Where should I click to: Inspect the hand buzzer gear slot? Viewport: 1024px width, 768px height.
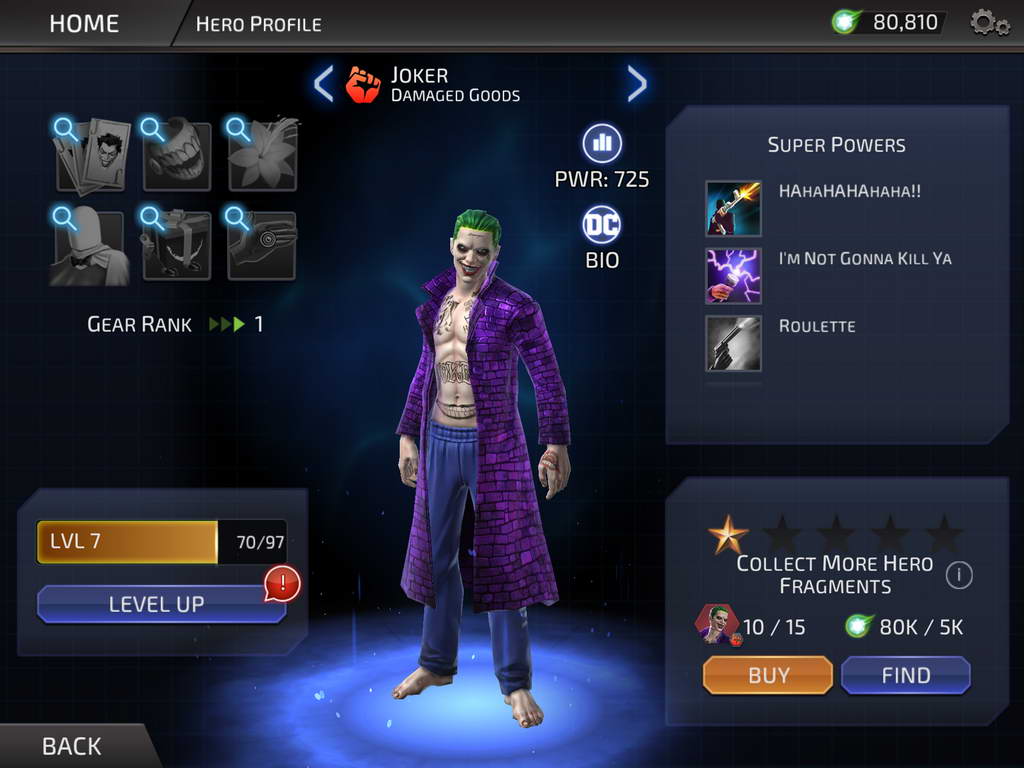click(x=262, y=246)
